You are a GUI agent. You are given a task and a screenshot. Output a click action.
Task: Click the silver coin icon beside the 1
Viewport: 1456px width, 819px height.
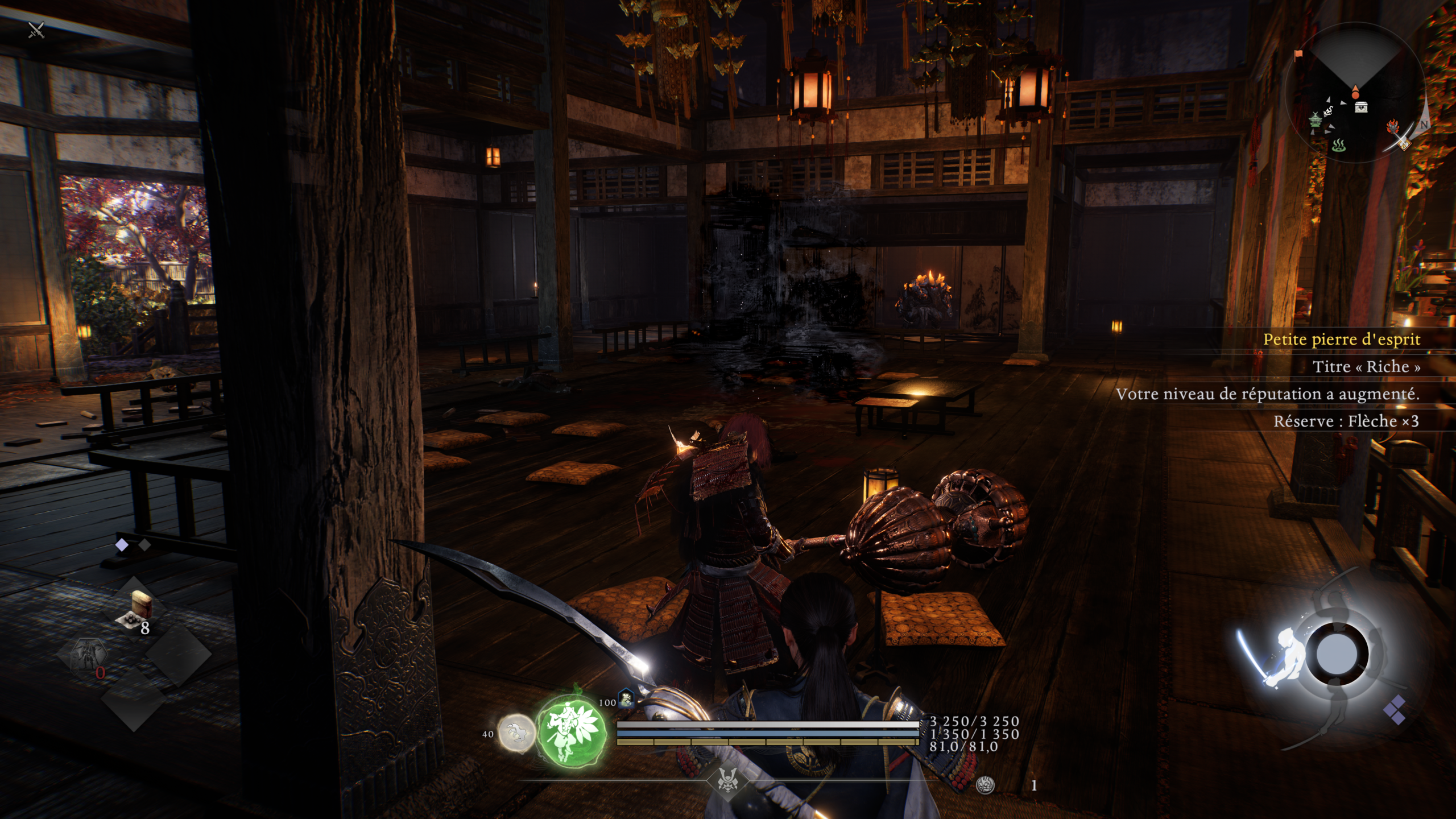coord(985,785)
